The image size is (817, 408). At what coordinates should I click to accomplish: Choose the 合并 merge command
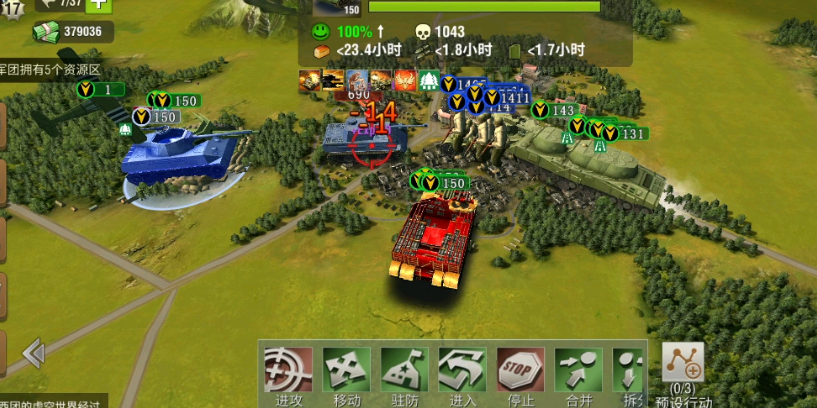click(578, 370)
